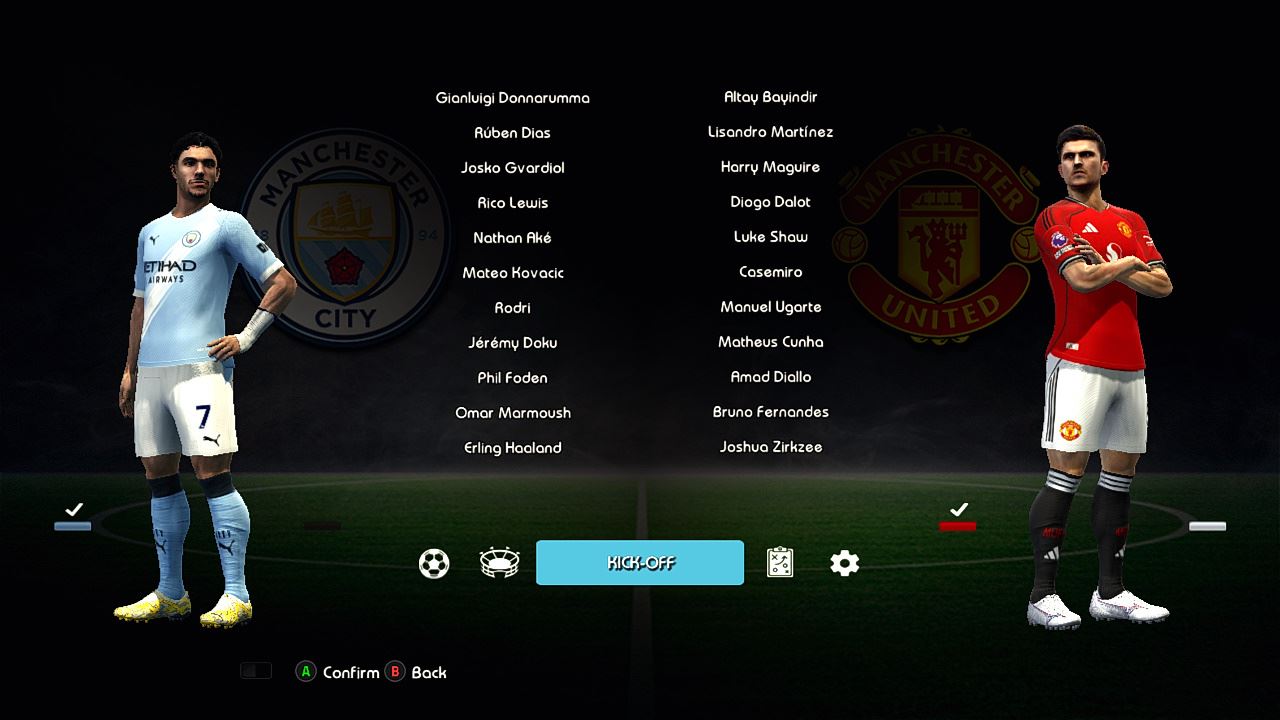Open the gear settings icon
This screenshot has height=720, width=1280.
[845, 564]
